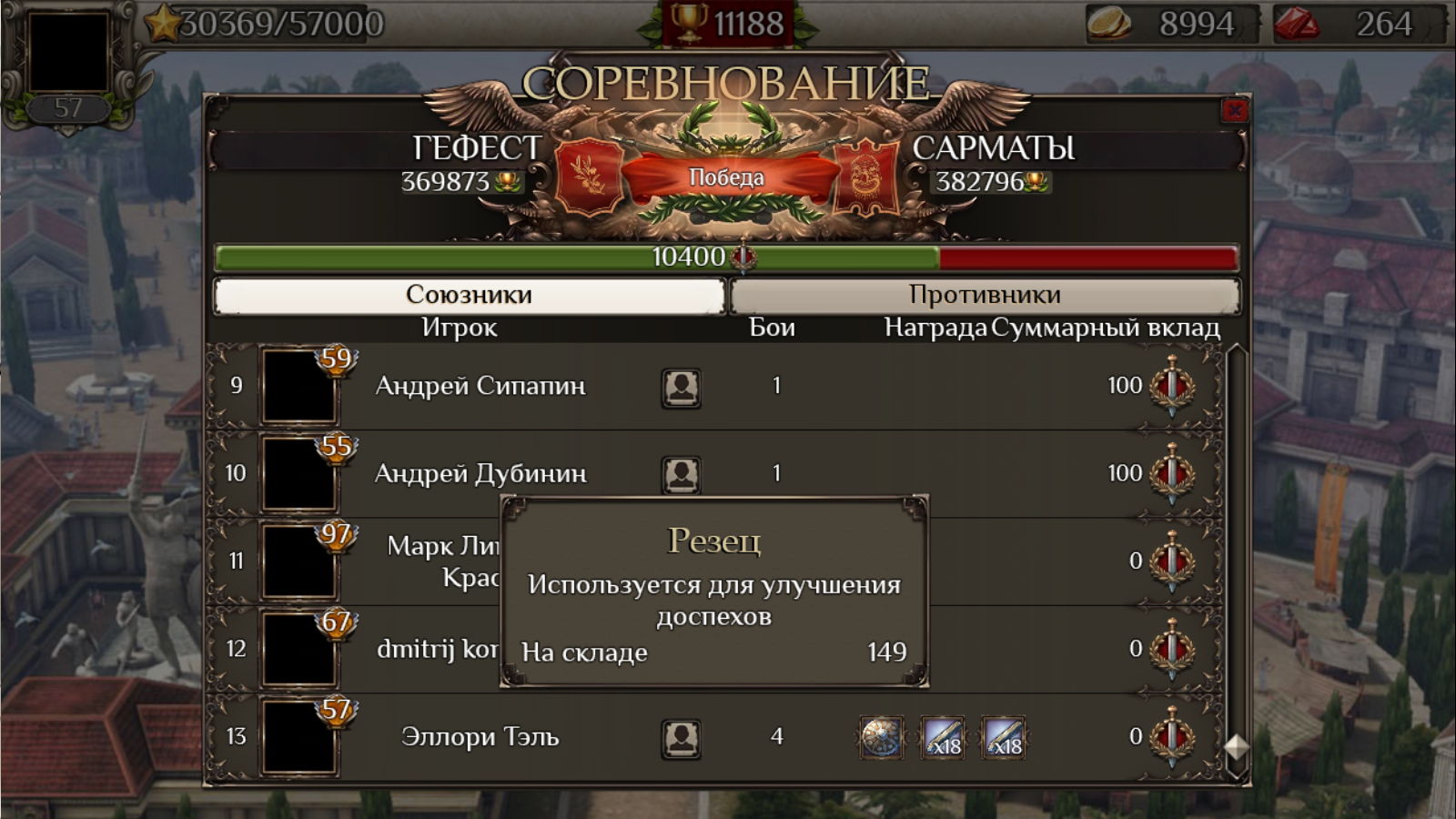Click Эллори Тэль's avatar thumbnail
1456x819 pixels.
point(298,738)
